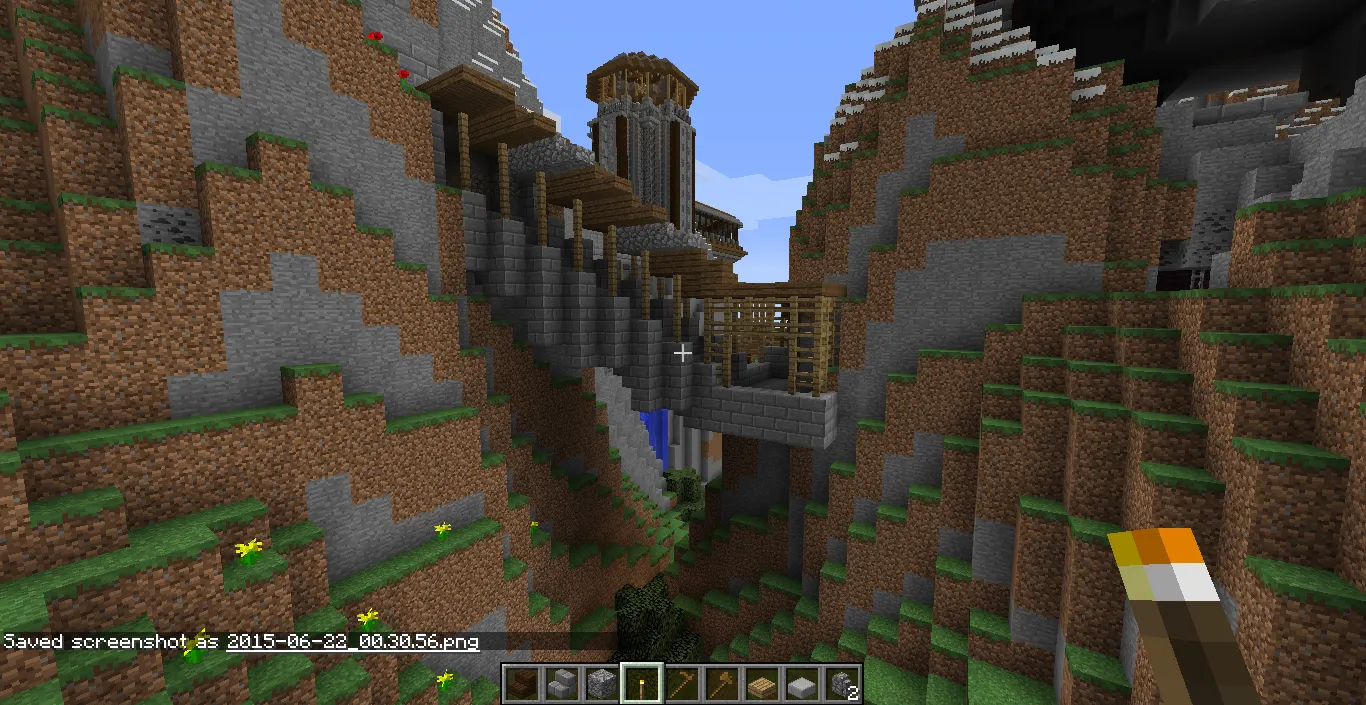Select the torch hotbar slot

pos(641,684)
